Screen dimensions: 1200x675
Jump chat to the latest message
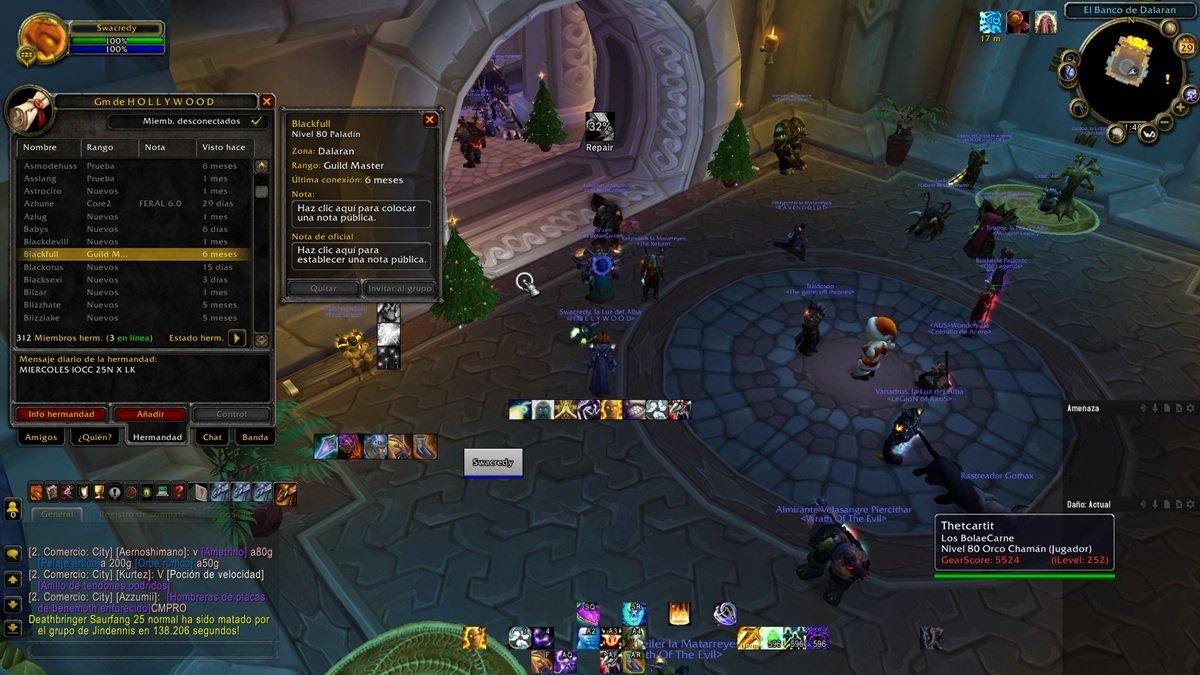(13, 629)
